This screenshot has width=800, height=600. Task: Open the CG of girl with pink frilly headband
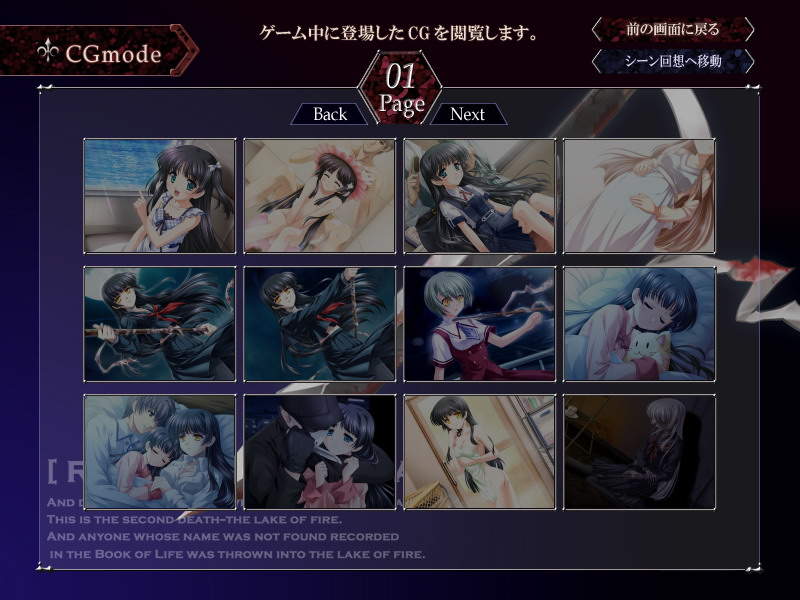320,196
